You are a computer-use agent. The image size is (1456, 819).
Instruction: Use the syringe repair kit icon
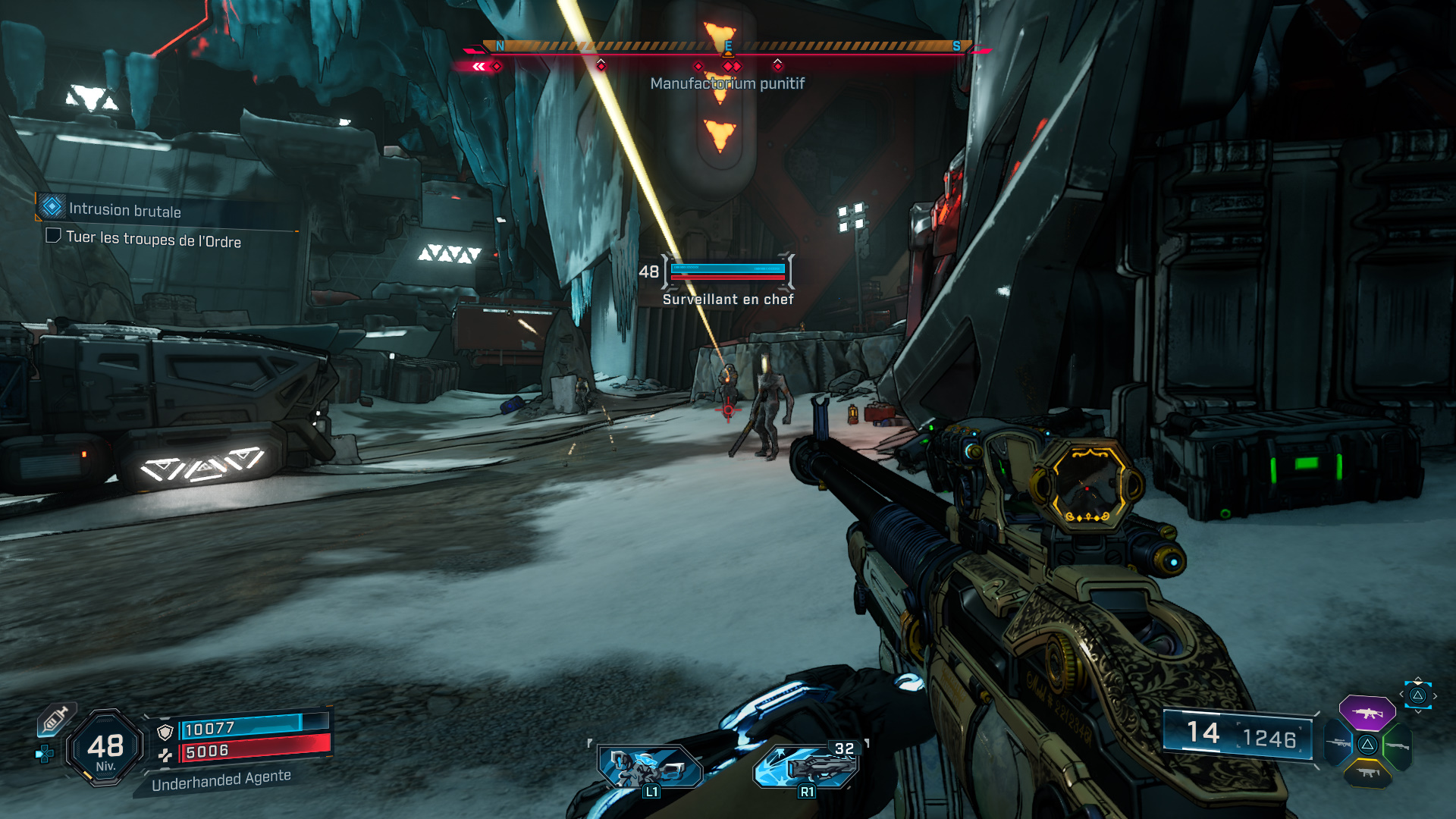pos(55,719)
